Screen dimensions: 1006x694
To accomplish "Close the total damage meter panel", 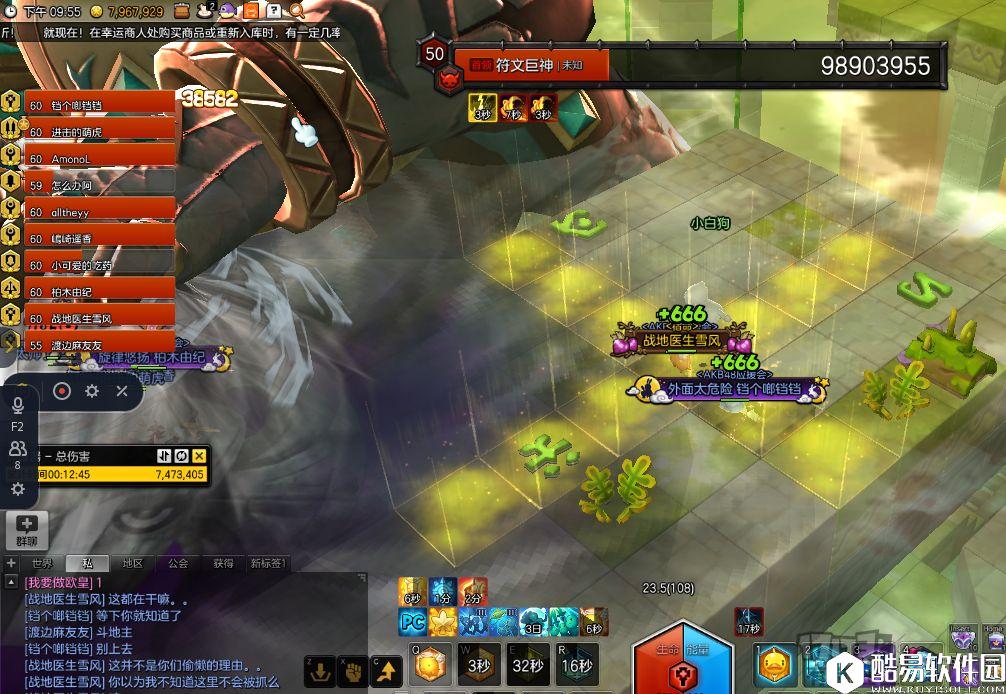I will [x=199, y=455].
